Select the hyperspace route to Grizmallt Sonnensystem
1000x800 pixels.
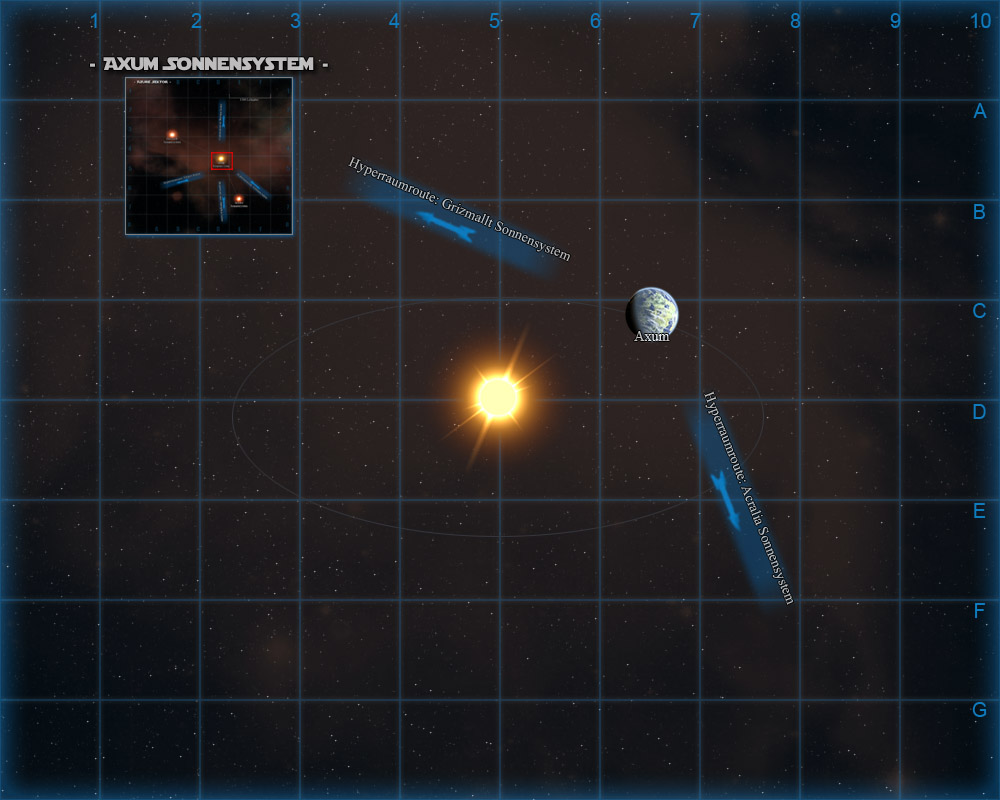click(x=446, y=227)
